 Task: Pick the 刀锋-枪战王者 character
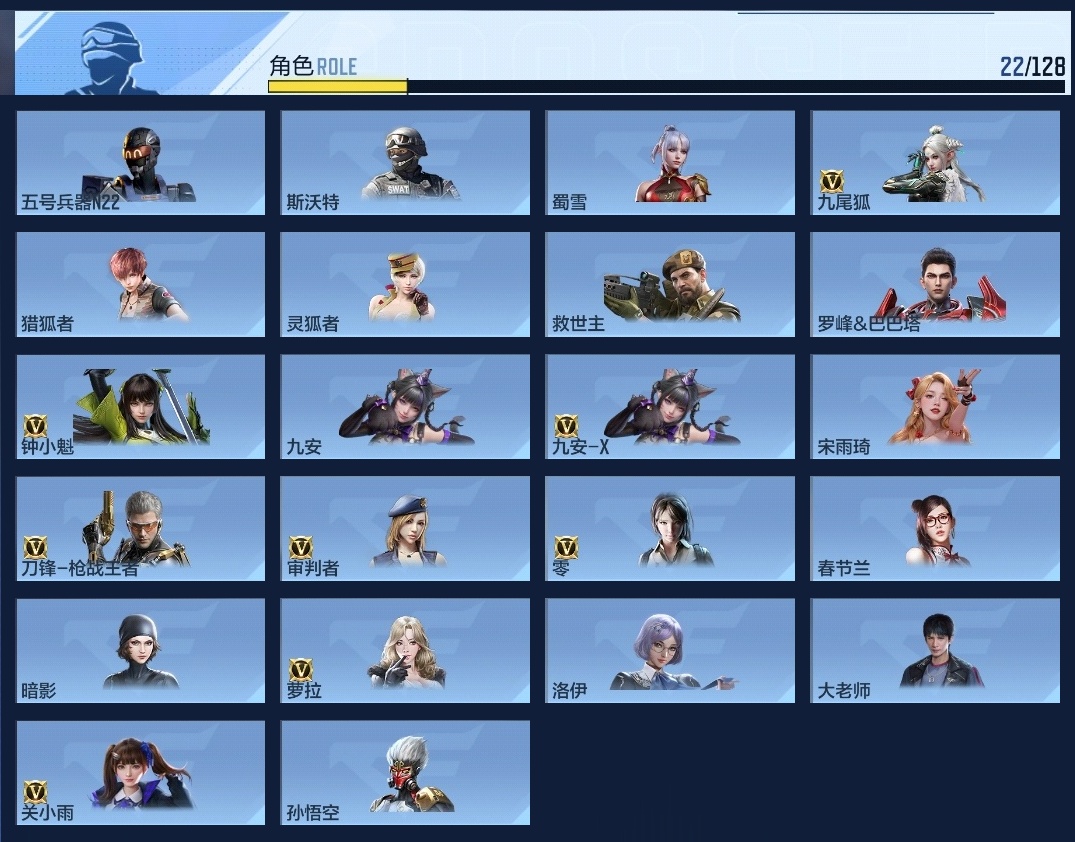[x=141, y=528]
